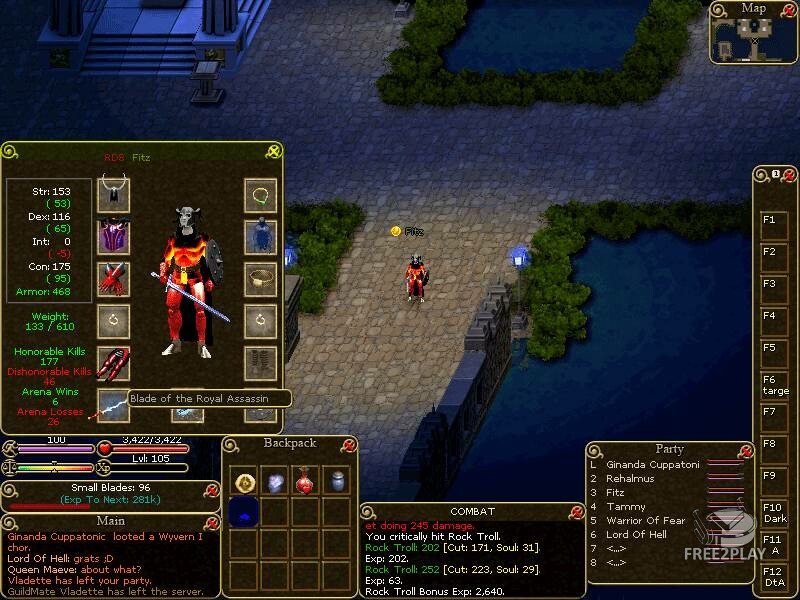
Task: Select the gold belt equipment slot
Action: [260, 279]
